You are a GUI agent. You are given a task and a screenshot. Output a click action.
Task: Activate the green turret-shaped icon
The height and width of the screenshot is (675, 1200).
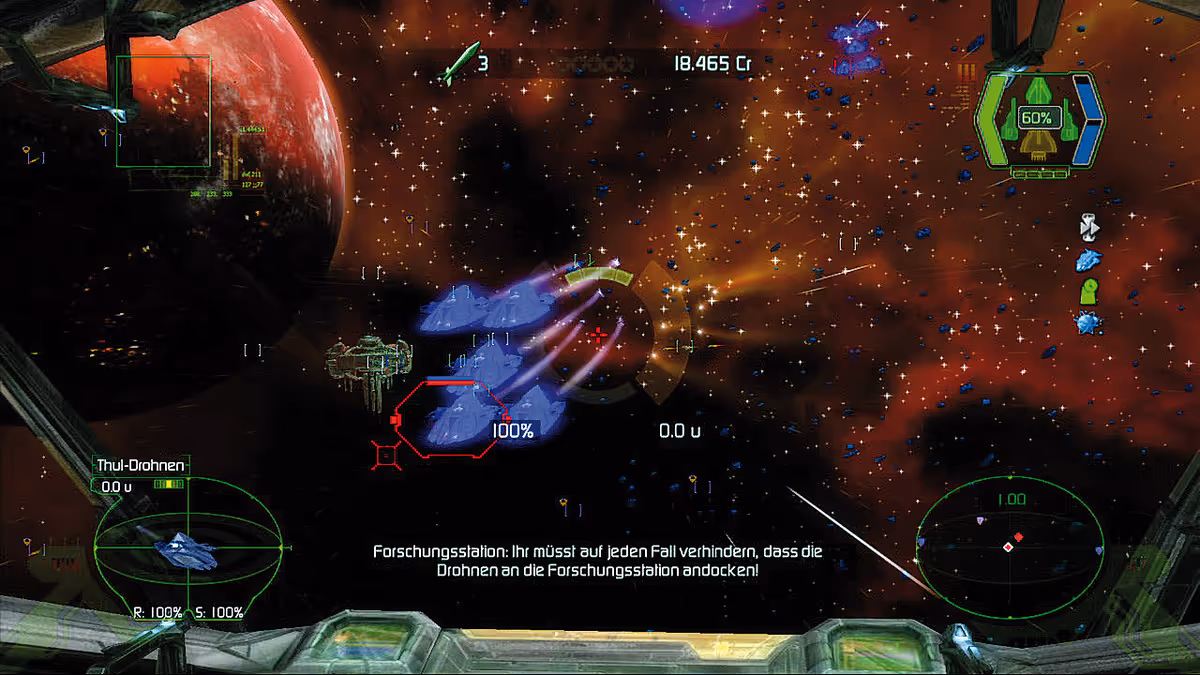tap(1088, 292)
